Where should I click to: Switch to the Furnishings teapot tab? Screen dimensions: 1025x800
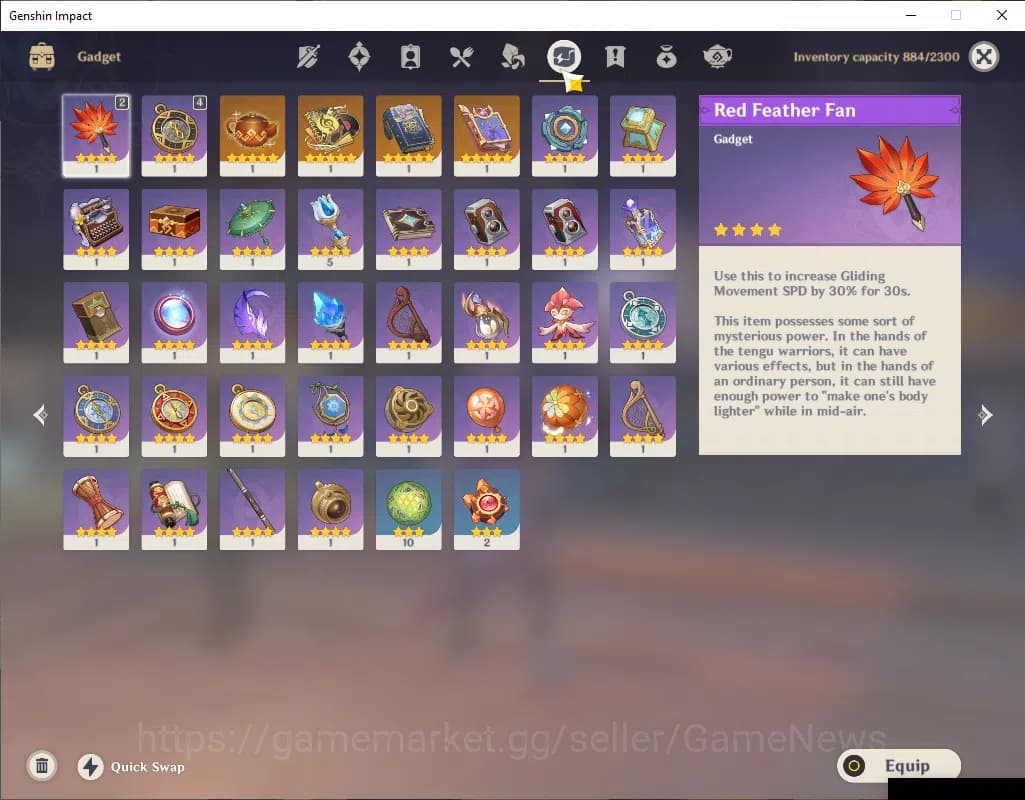717,57
